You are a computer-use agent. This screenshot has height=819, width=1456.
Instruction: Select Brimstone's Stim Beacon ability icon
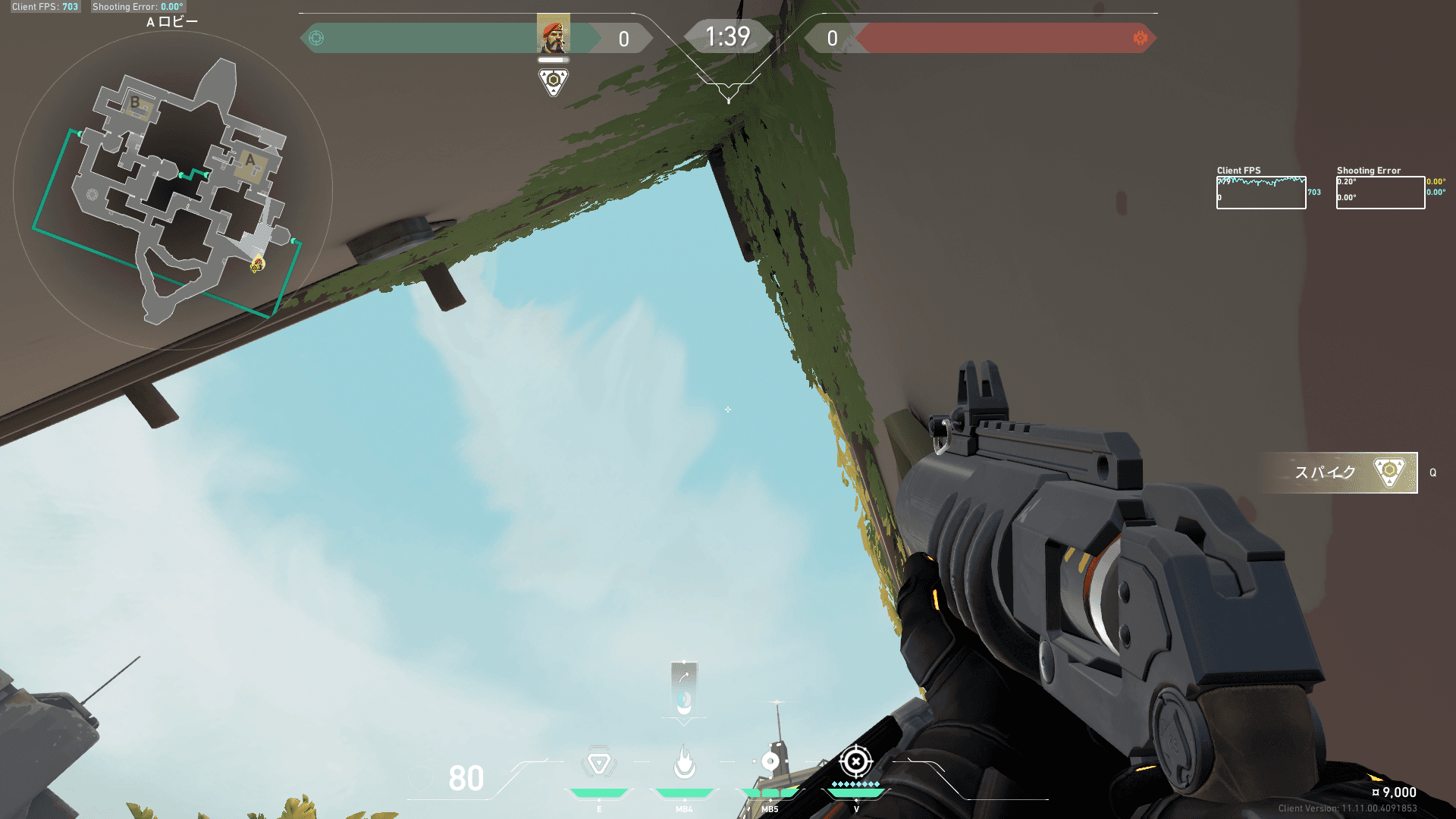click(599, 761)
